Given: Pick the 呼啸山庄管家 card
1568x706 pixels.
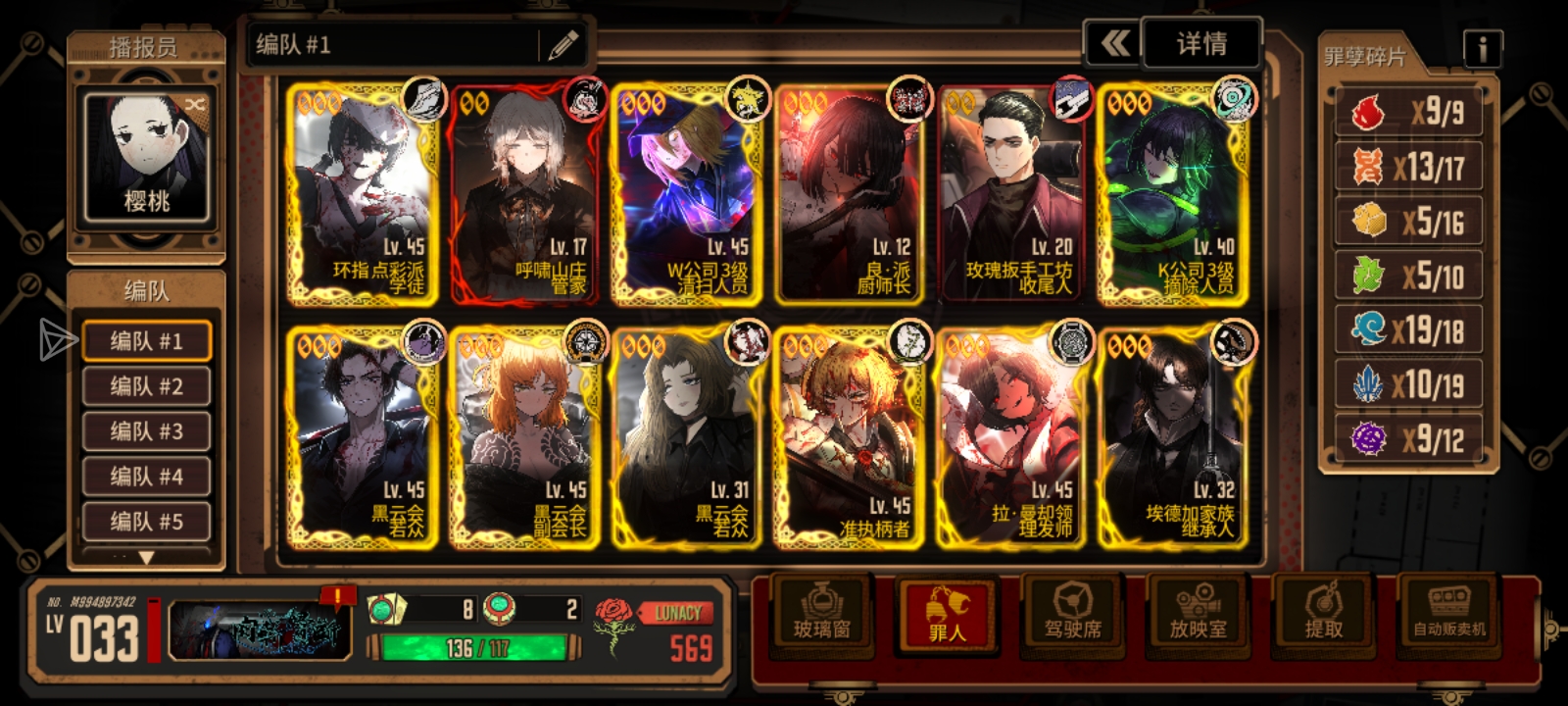Looking at the screenshot, I should pos(524,196).
